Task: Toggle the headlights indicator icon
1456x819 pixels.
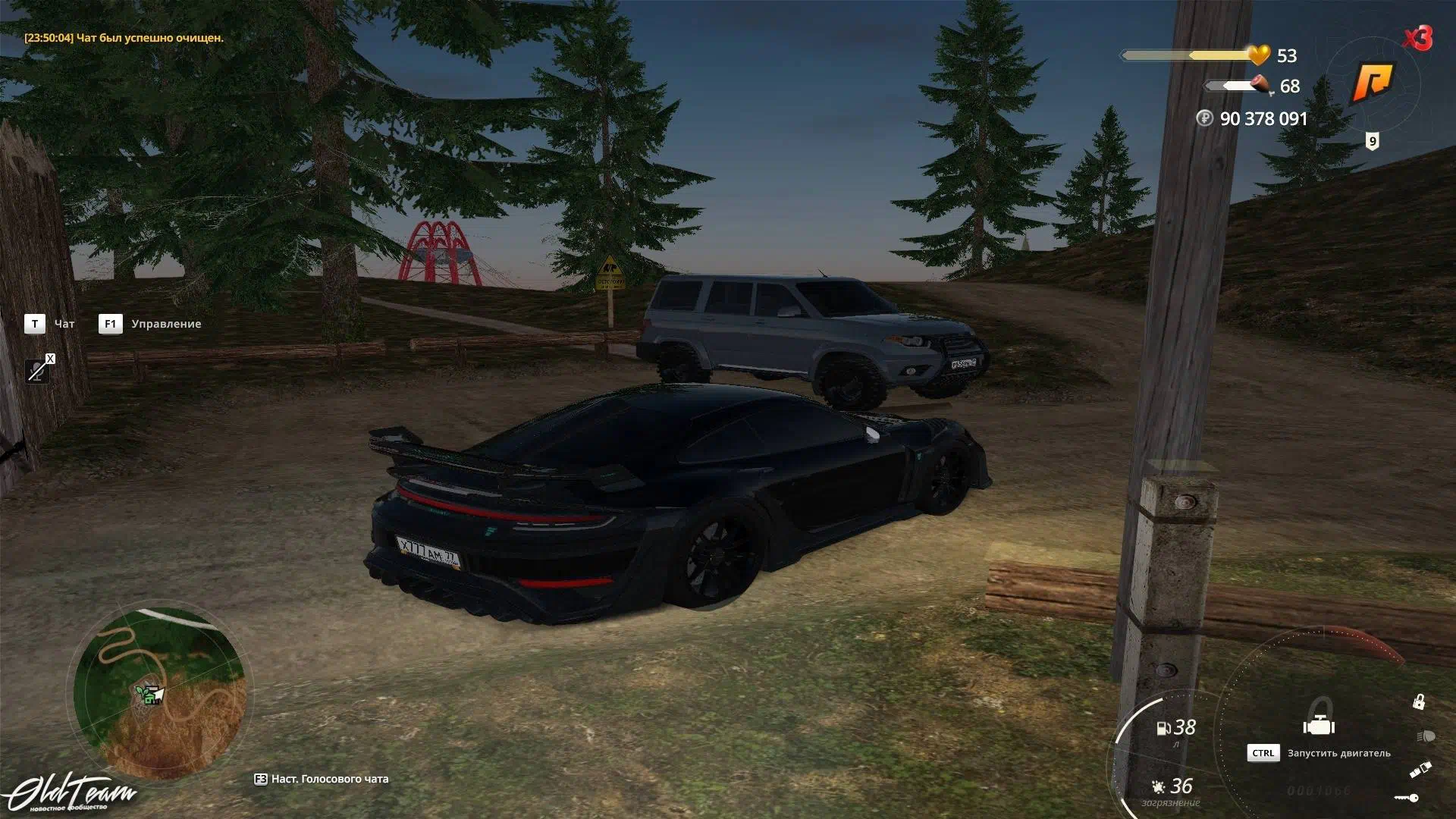Action: pyautogui.click(x=1425, y=736)
